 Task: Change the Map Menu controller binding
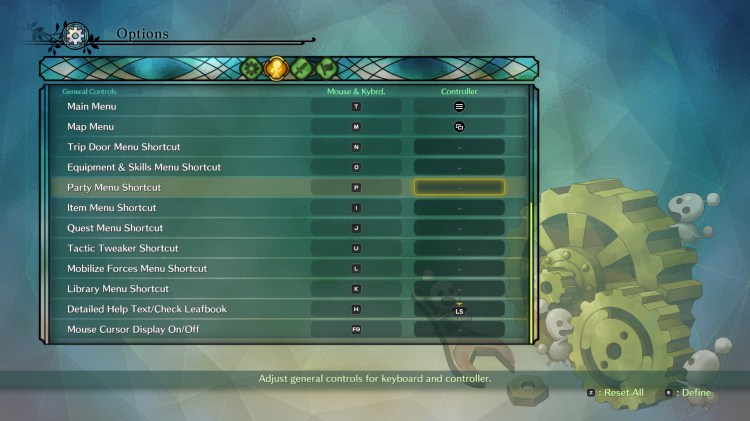[459, 127]
